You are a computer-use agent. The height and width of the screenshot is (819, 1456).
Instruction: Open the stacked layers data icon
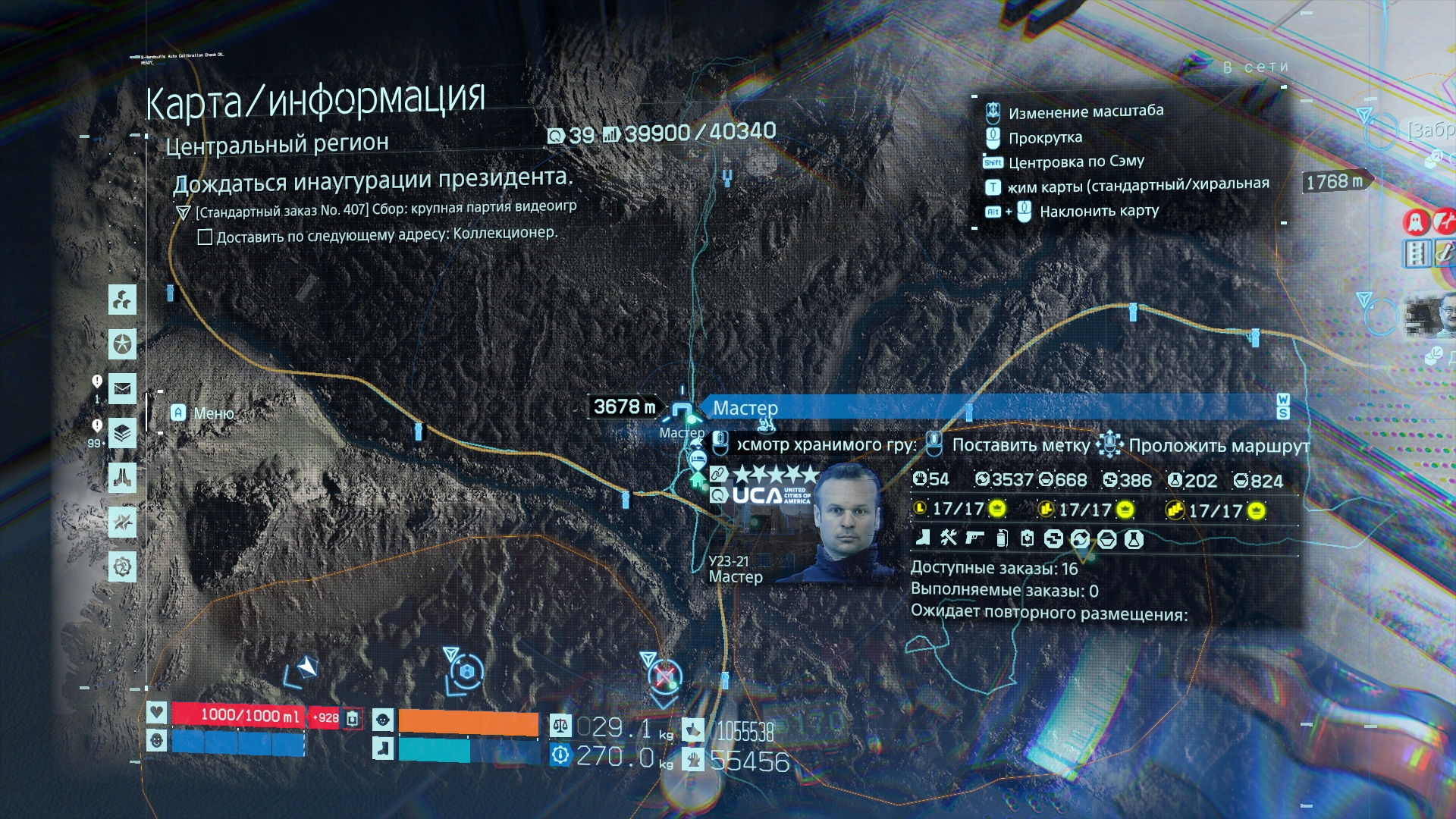(x=122, y=434)
